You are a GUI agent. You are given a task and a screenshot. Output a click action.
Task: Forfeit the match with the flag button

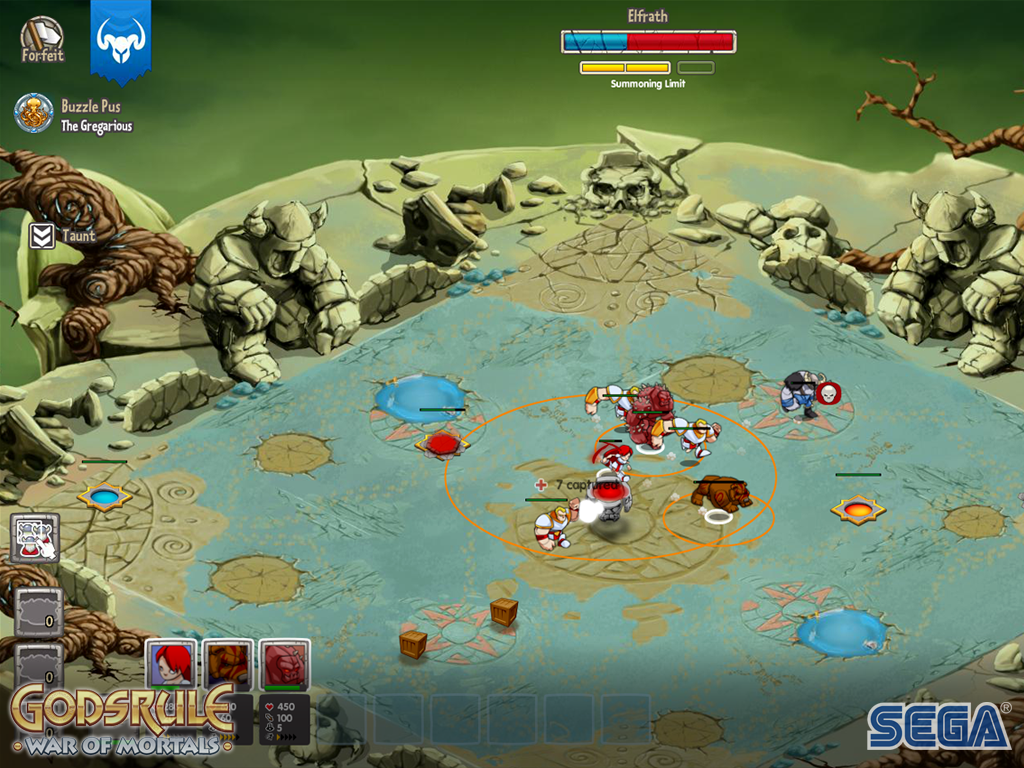pos(41,40)
